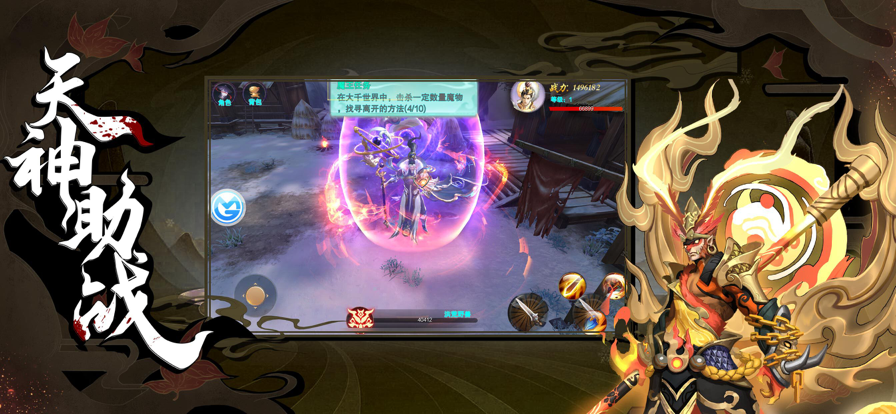Image resolution: width=896 pixels, height=414 pixels.
Task: Activate the golden staff skill
Action: (573, 287)
